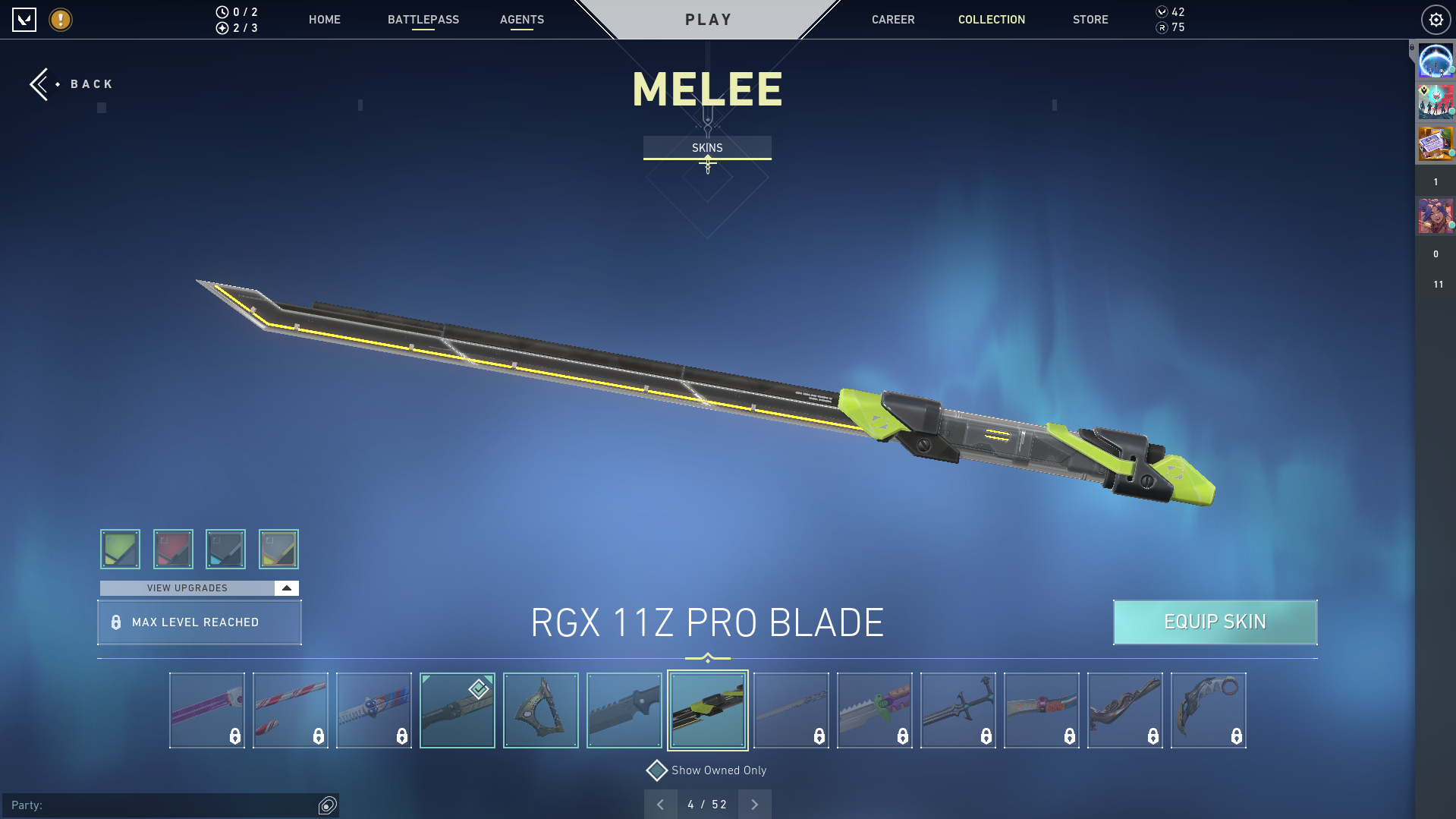Image resolution: width=1456 pixels, height=819 pixels.
Task: Select the red variant swatch
Action: [x=173, y=549]
